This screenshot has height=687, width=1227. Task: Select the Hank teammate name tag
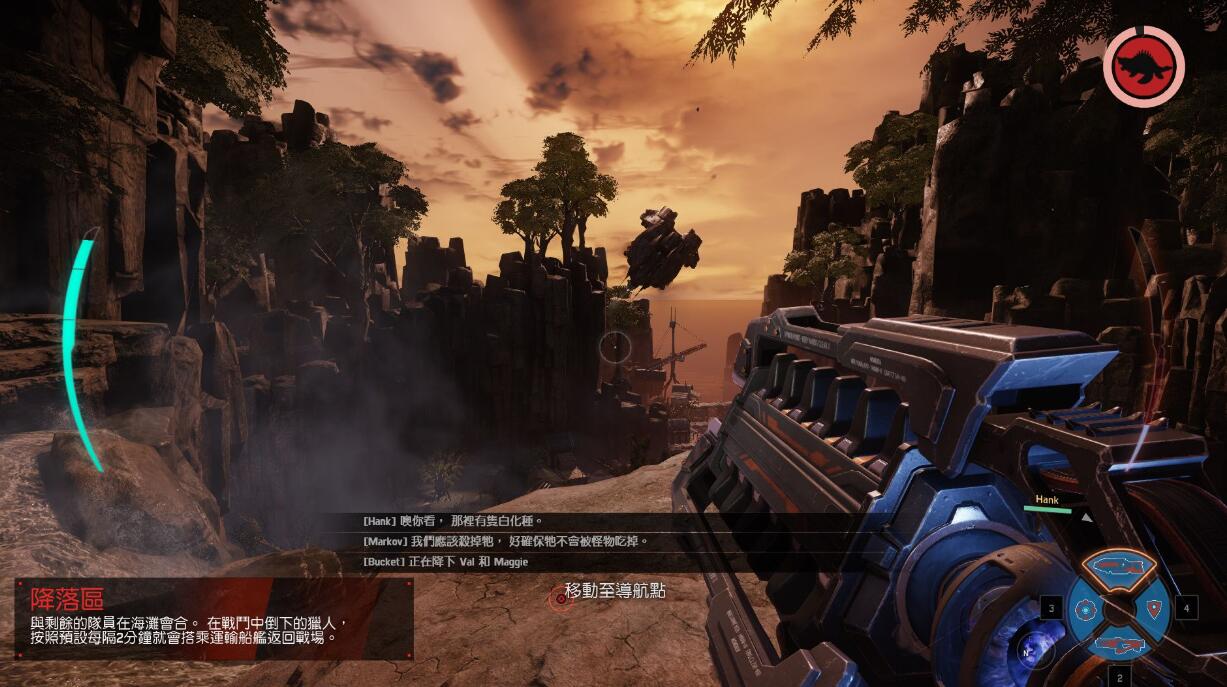pyautogui.click(x=1046, y=500)
